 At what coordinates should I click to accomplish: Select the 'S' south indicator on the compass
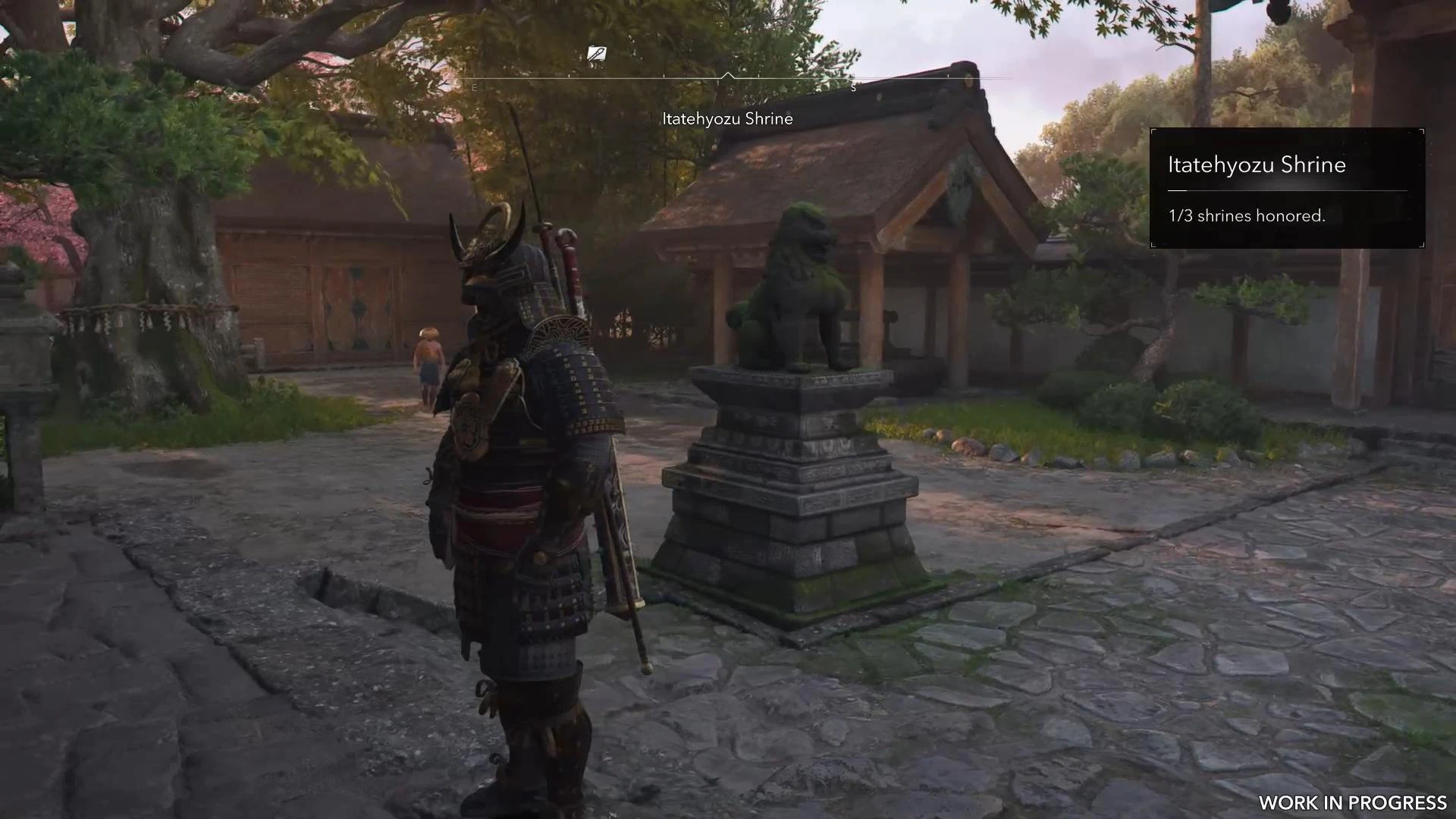pyautogui.click(x=853, y=86)
